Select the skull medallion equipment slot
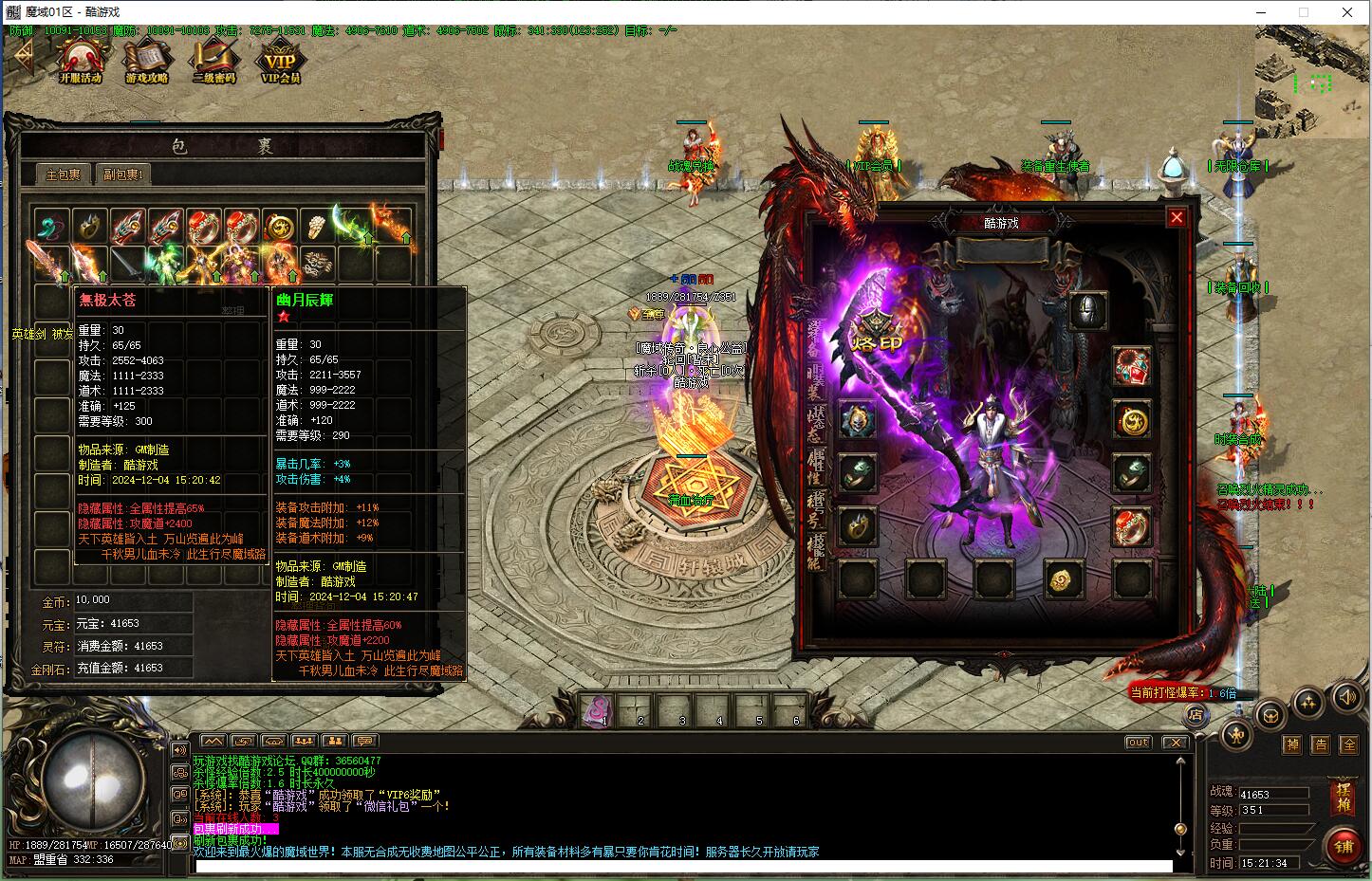This screenshot has height=881, width=1372. pyautogui.click(x=857, y=419)
